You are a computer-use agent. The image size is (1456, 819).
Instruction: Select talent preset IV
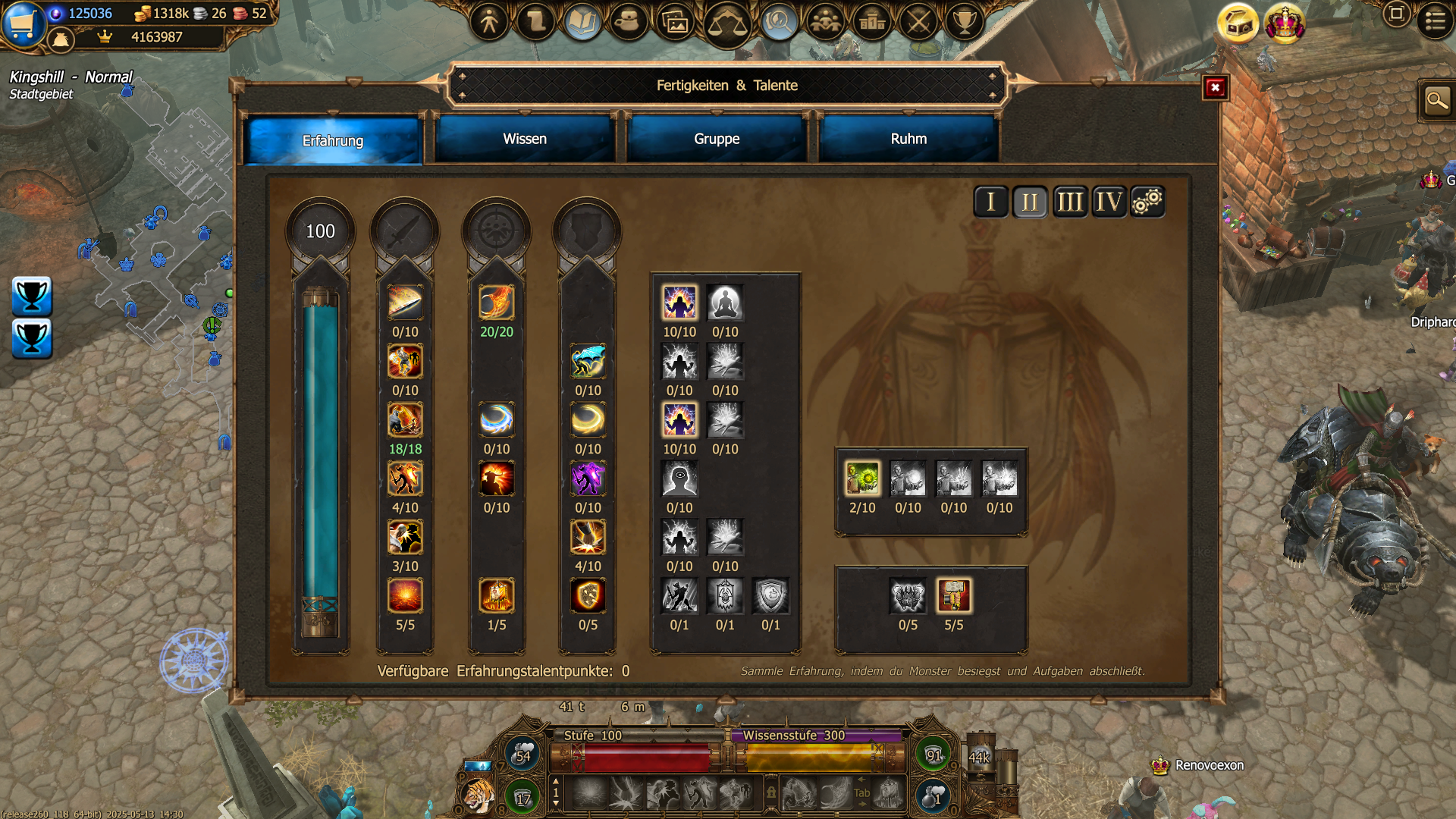(1109, 202)
